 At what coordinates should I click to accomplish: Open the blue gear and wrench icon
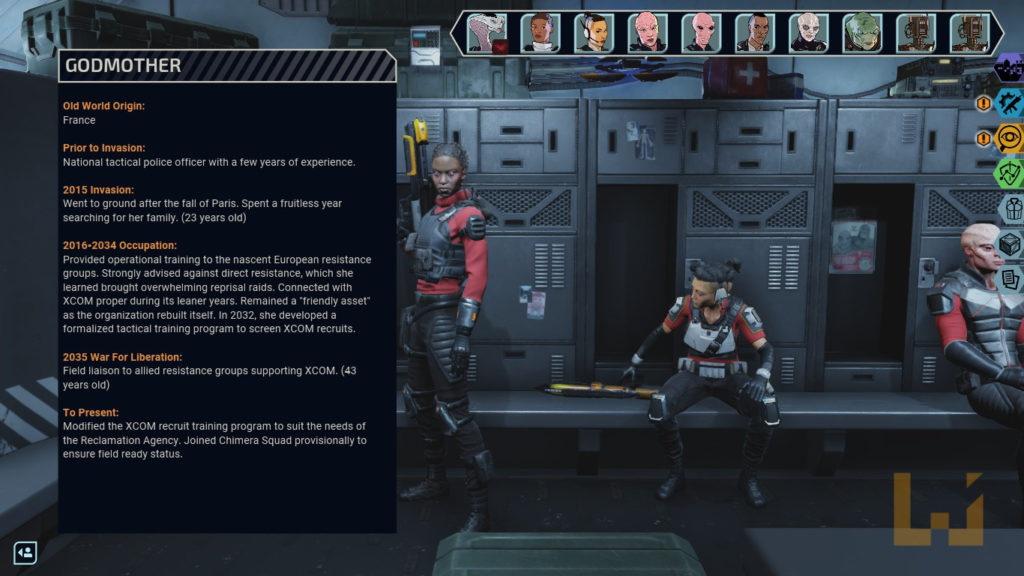coord(1010,103)
